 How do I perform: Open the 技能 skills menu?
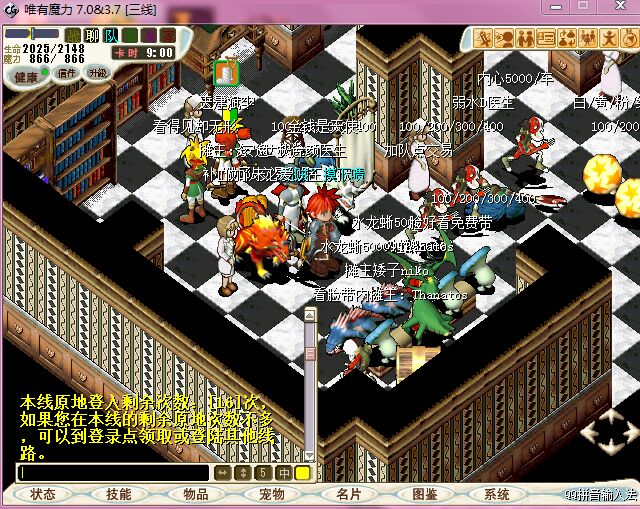pos(119,494)
